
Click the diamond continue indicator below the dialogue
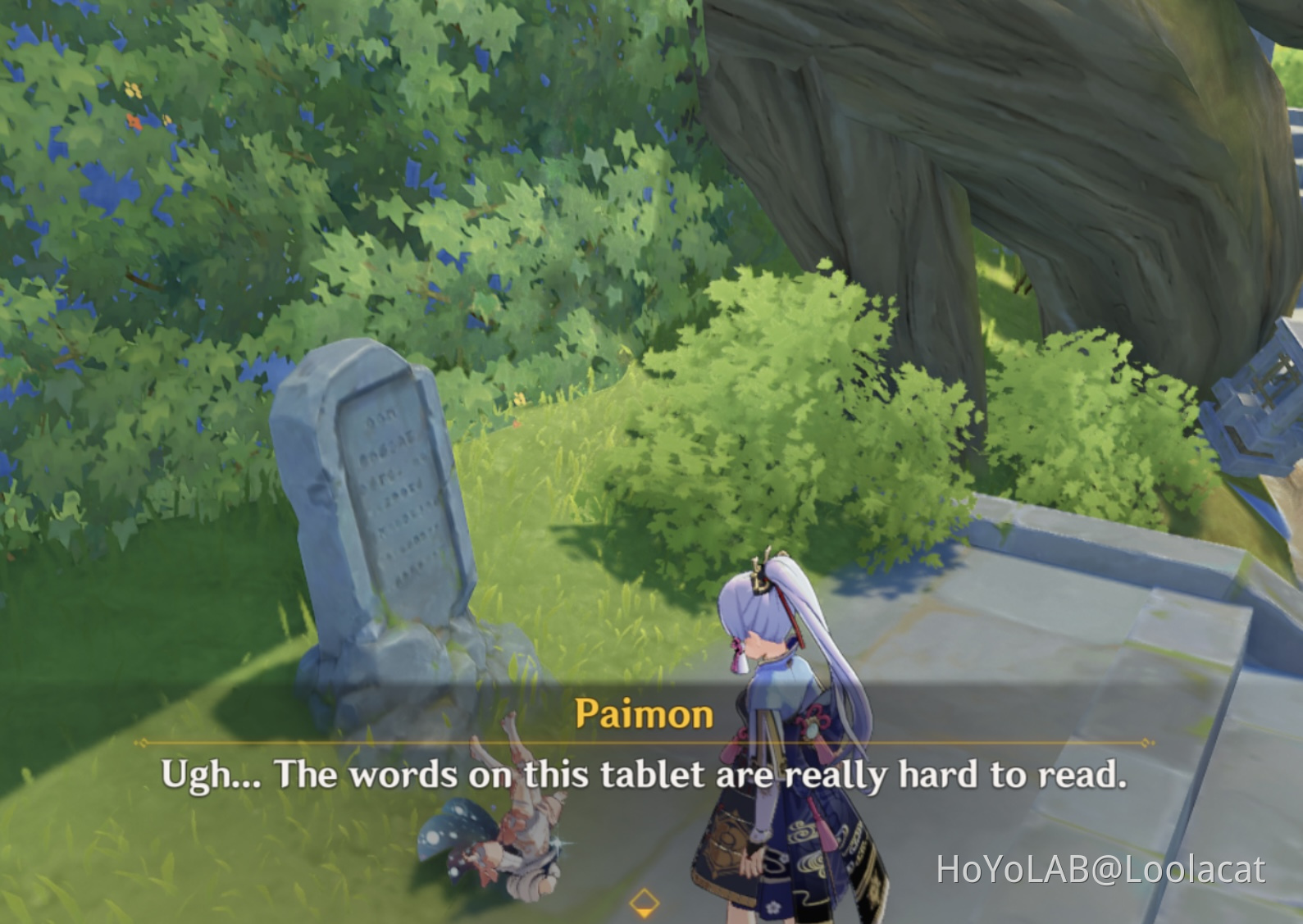pos(644,904)
